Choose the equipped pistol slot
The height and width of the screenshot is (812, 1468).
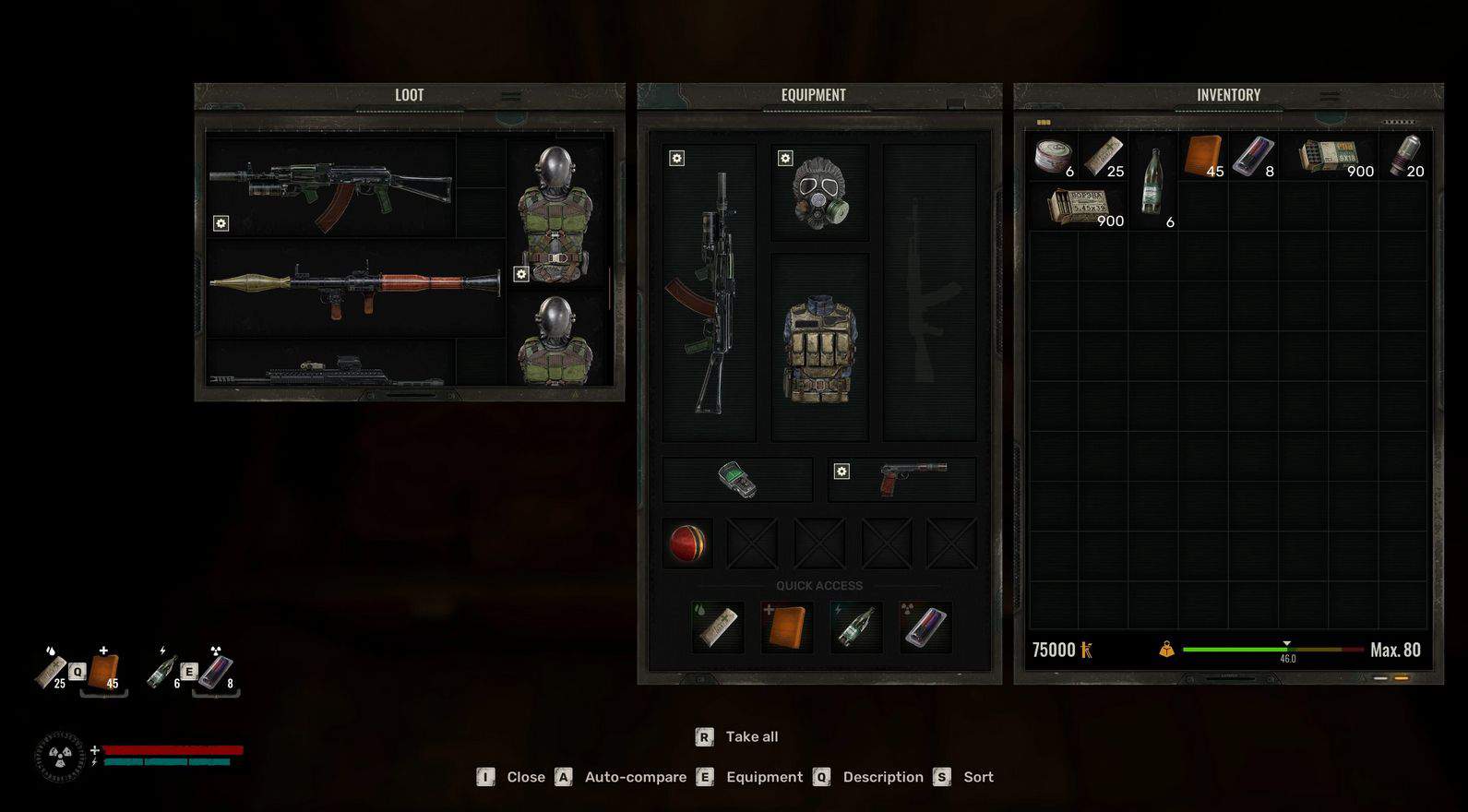tap(901, 479)
